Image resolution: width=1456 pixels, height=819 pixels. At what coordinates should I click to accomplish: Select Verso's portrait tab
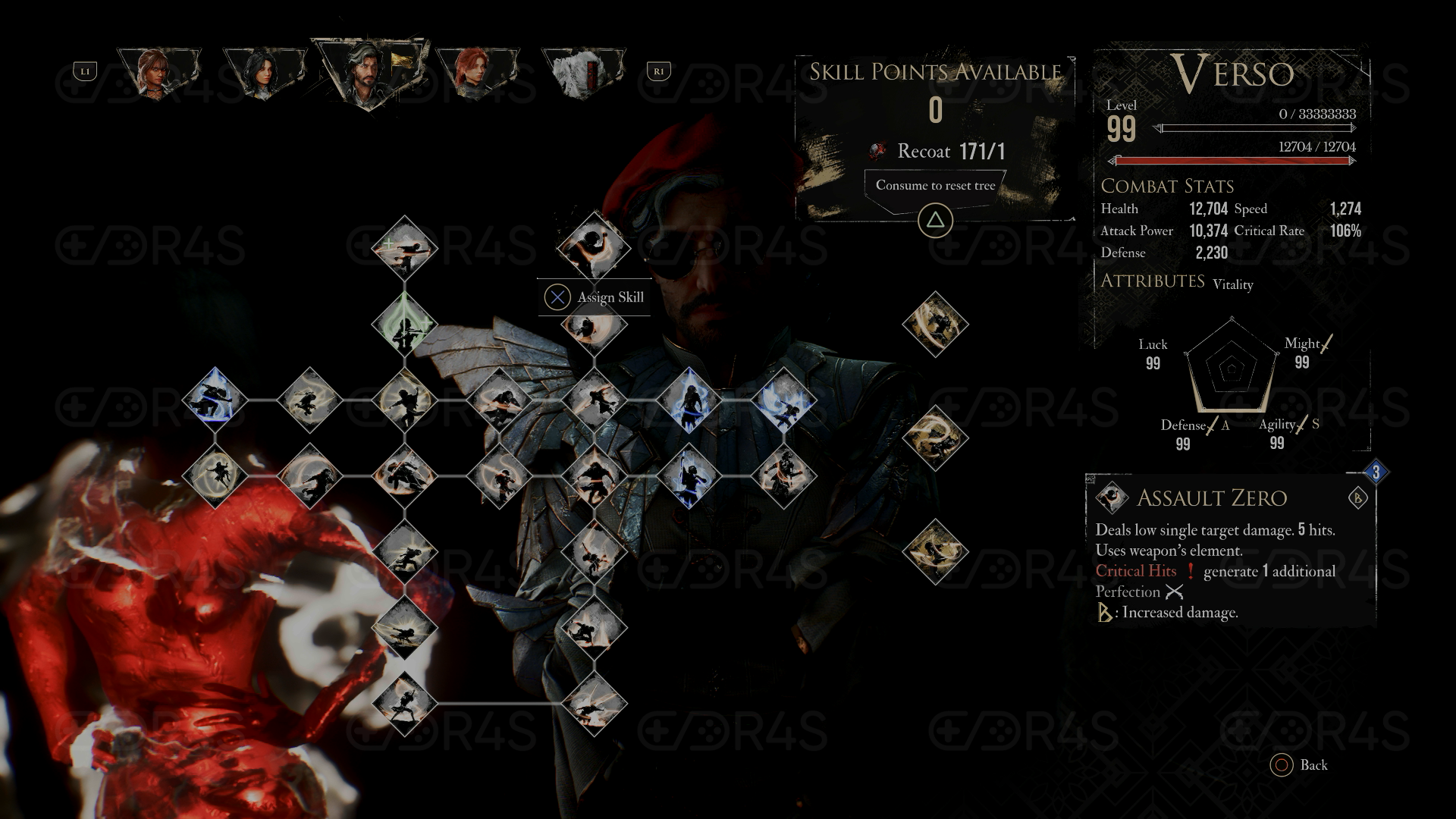(x=369, y=73)
